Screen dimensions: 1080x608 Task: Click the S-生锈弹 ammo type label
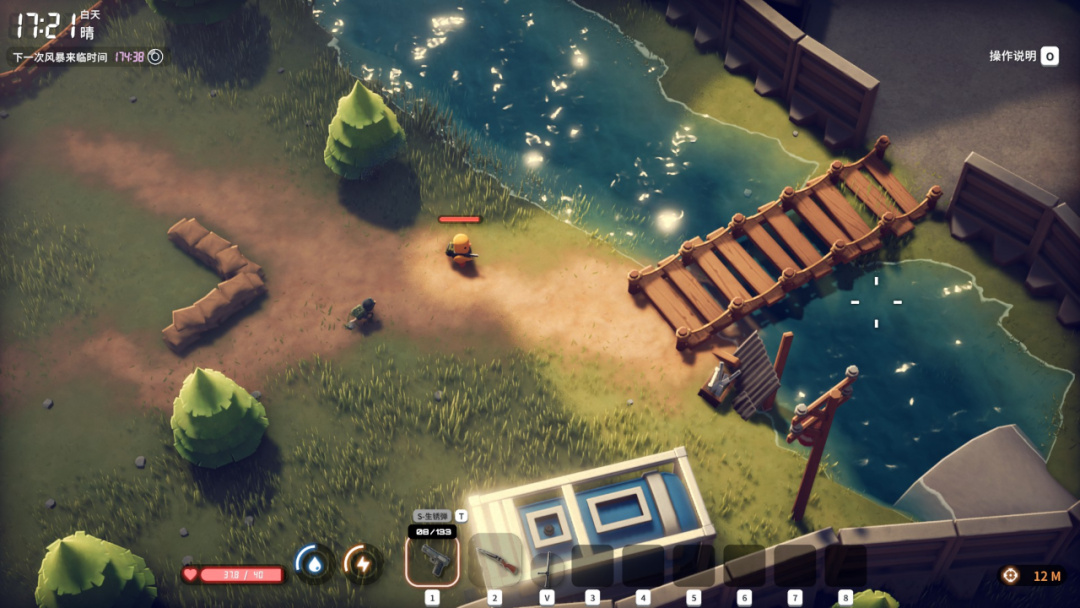431,516
